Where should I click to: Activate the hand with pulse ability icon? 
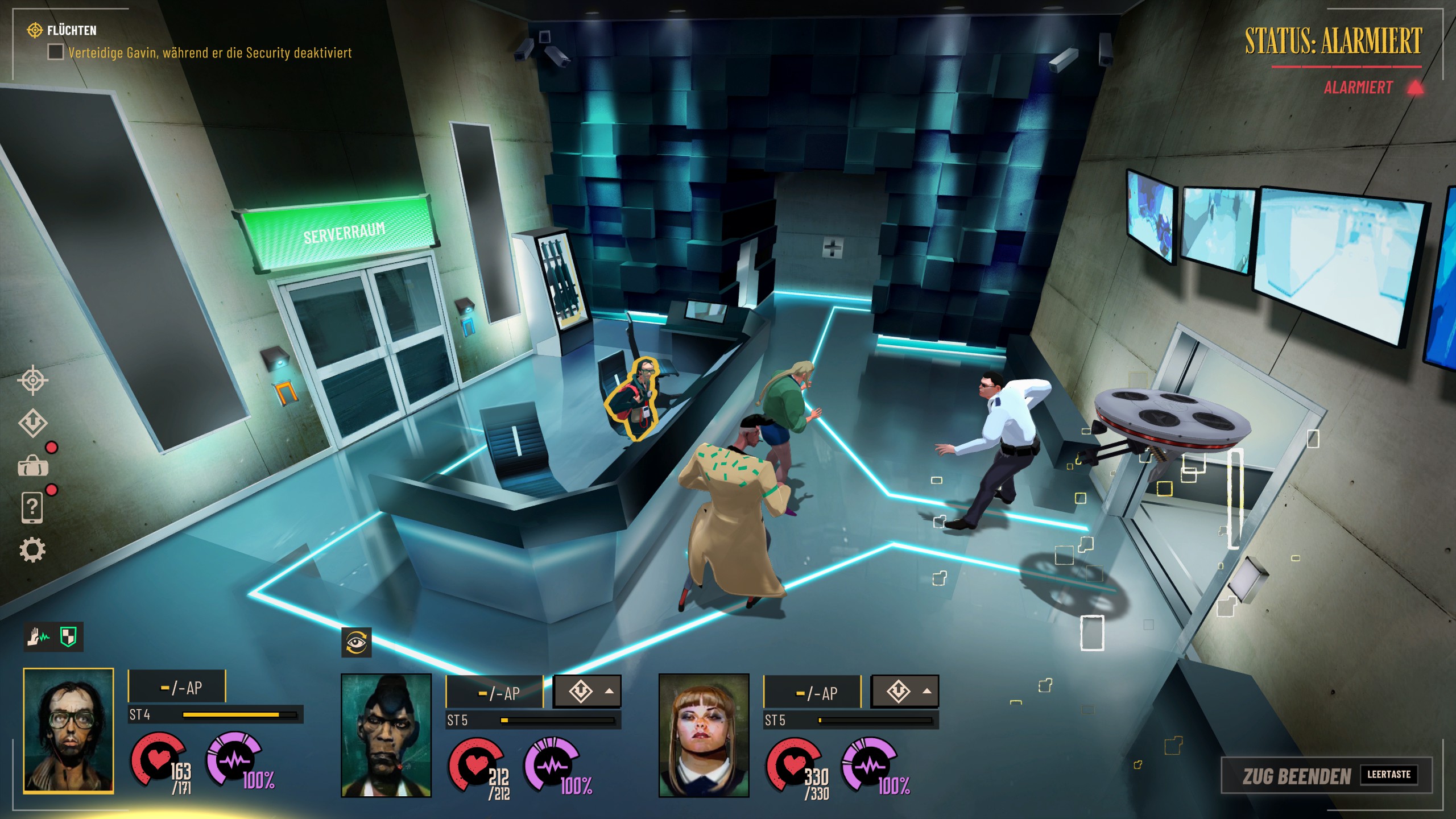pyautogui.click(x=39, y=636)
